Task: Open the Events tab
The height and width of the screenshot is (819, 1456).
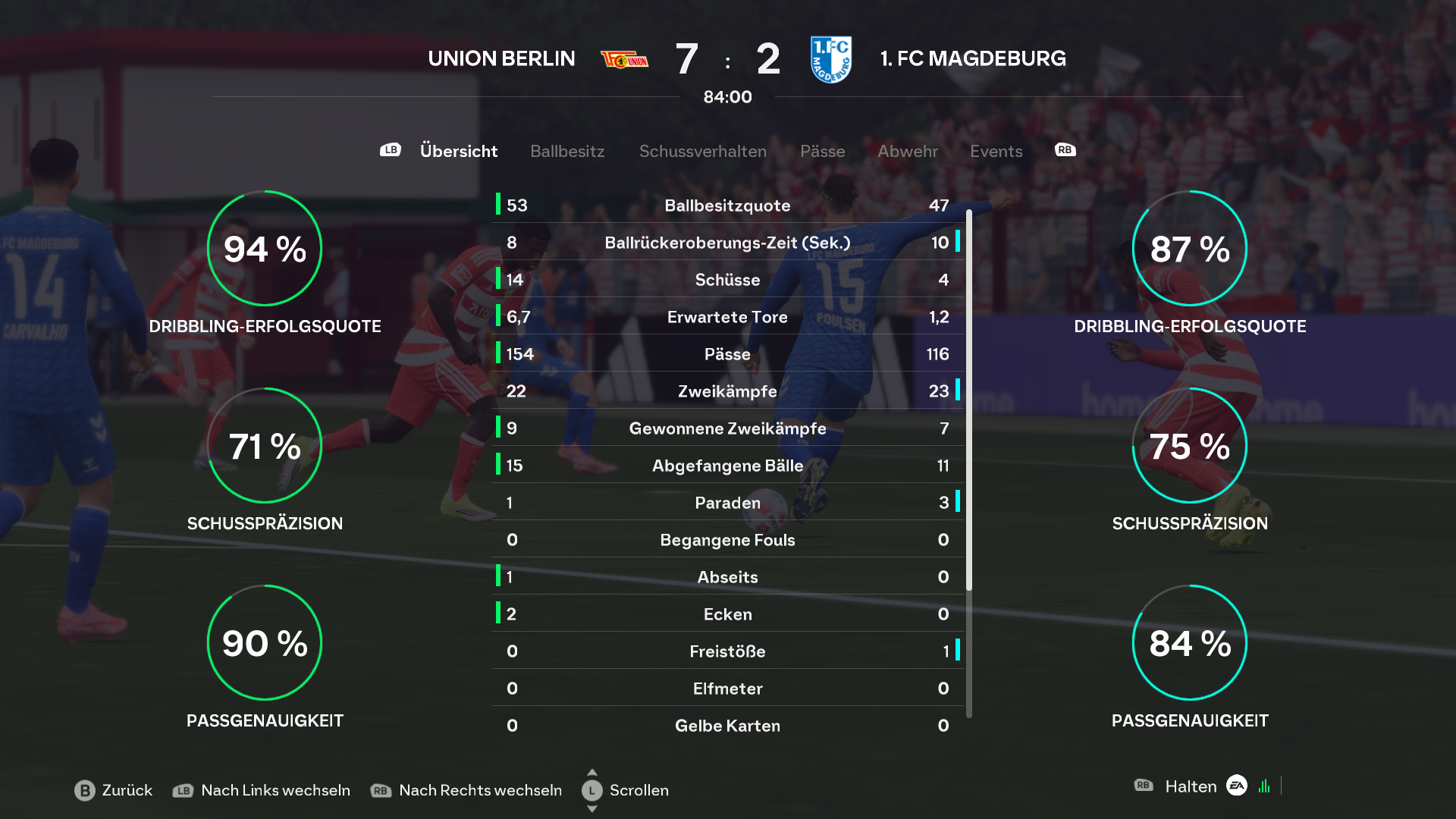Action: 996,151
